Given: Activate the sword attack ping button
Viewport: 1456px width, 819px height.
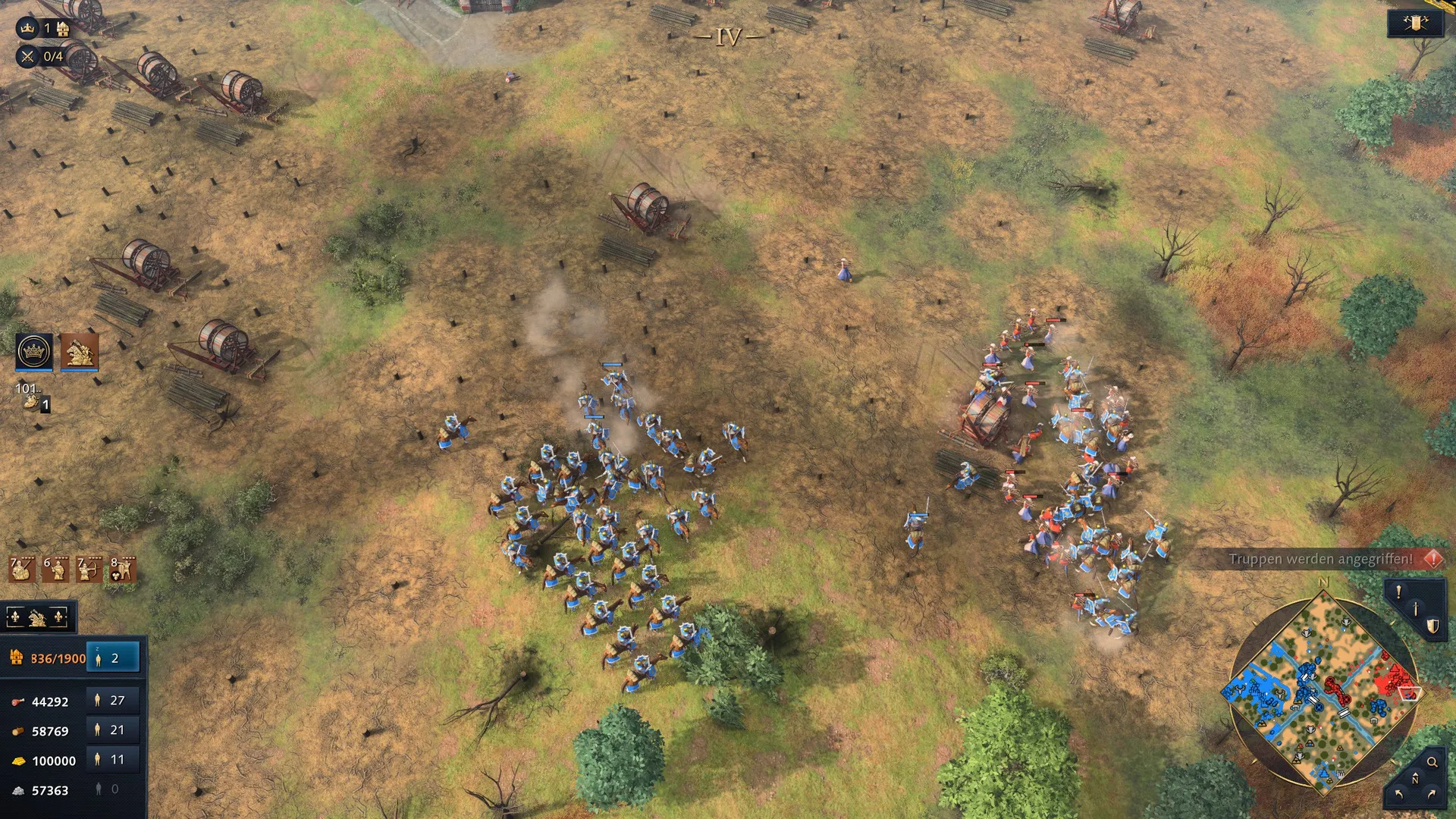Looking at the screenshot, I should pos(1415,609).
